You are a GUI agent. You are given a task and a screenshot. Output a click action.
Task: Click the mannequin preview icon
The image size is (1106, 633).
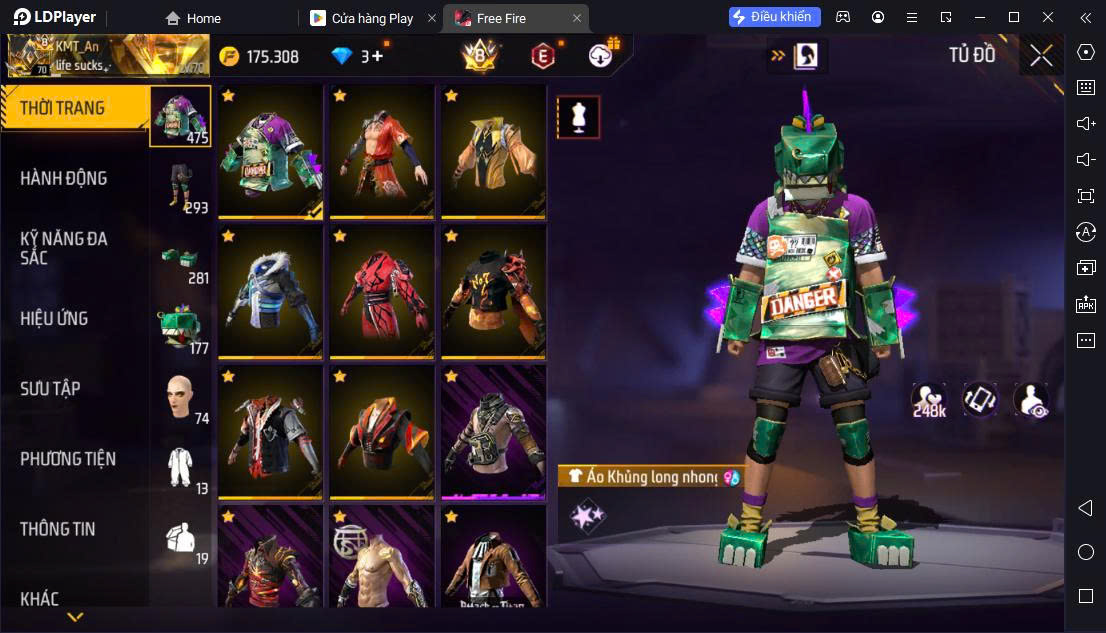point(578,117)
